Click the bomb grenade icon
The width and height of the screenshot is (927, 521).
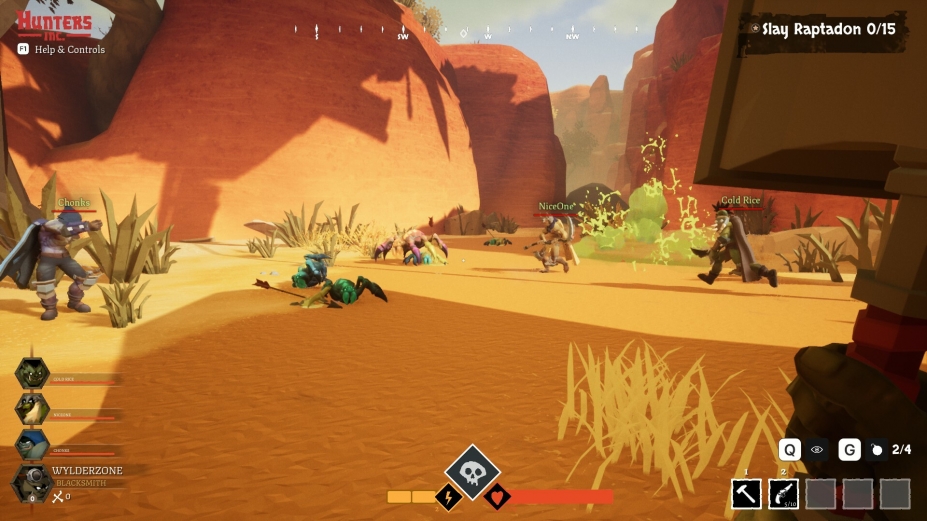[877, 450]
